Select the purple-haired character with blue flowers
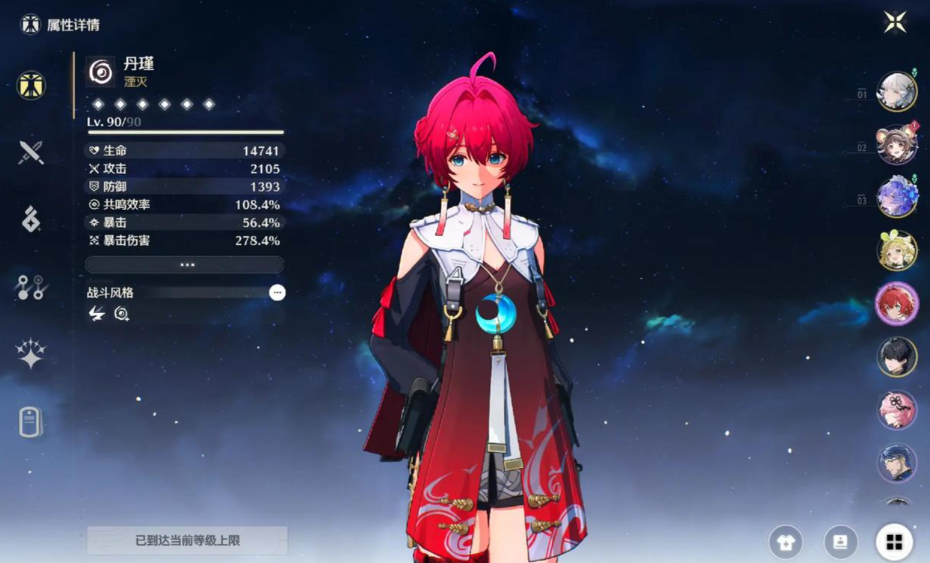The height and width of the screenshot is (563, 930). (x=896, y=197)
